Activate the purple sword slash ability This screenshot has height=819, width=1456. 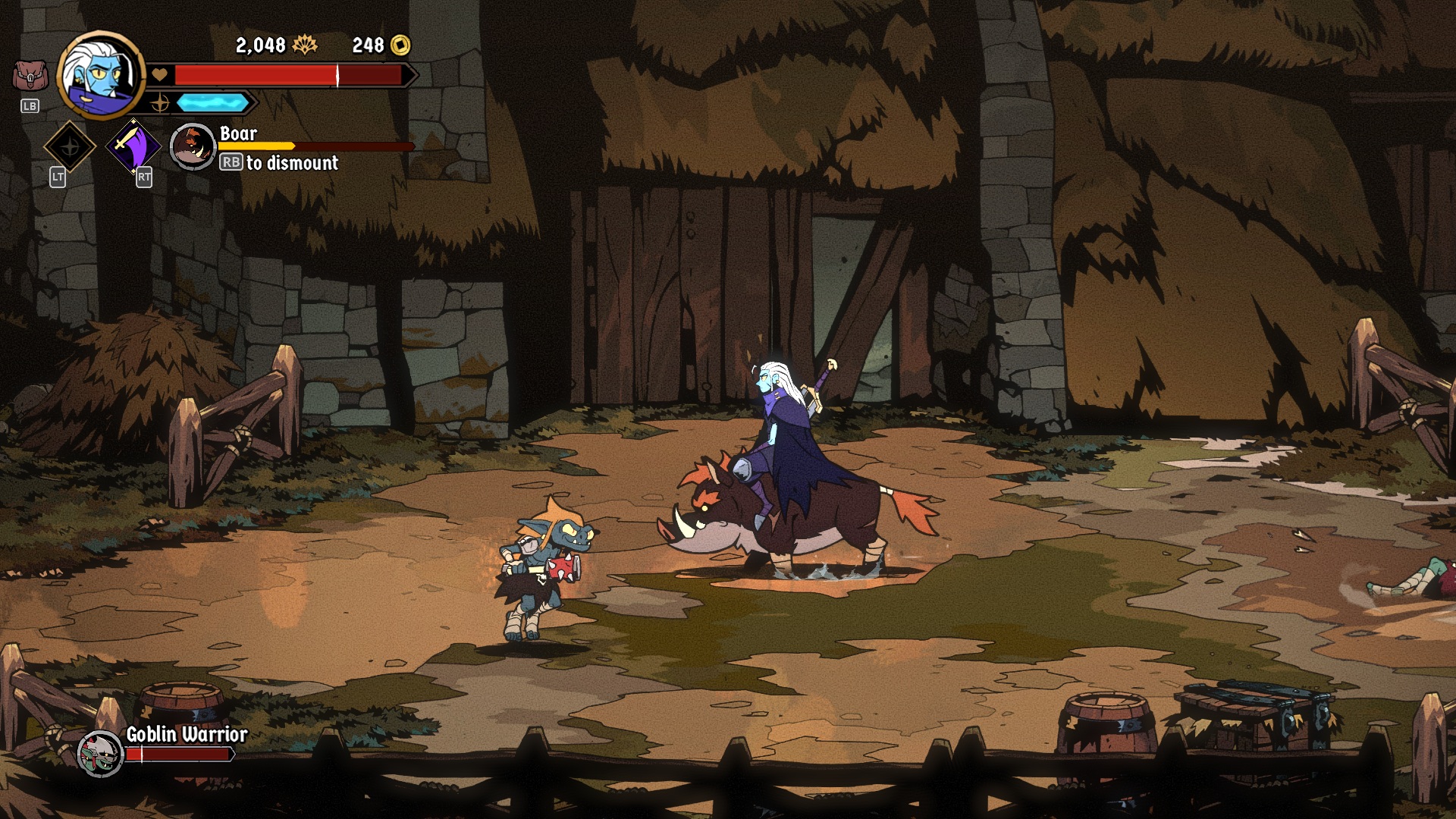134,146
